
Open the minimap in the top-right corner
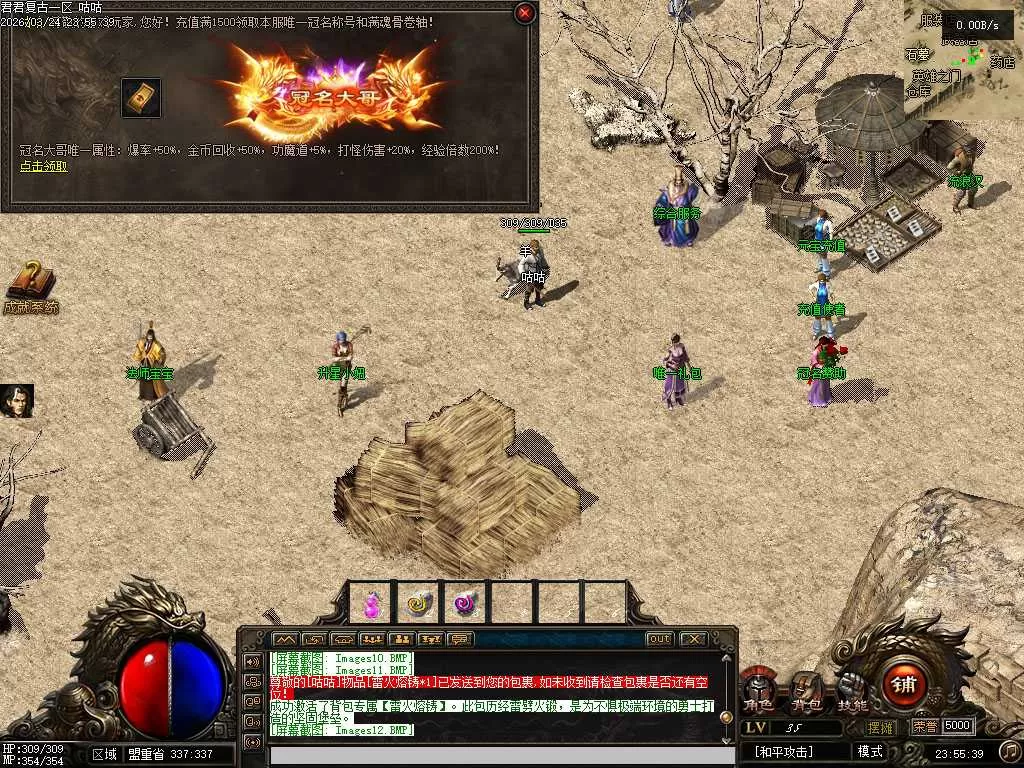click(x=963, y=60)
